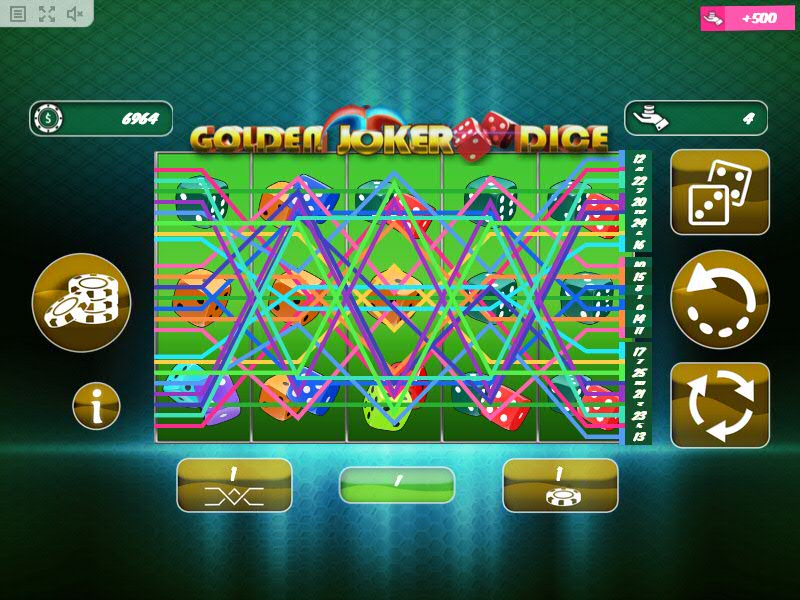Viewport: 800px width, 600px height.
Task: Open the menu list icon
Action: [x=18, y=13]
